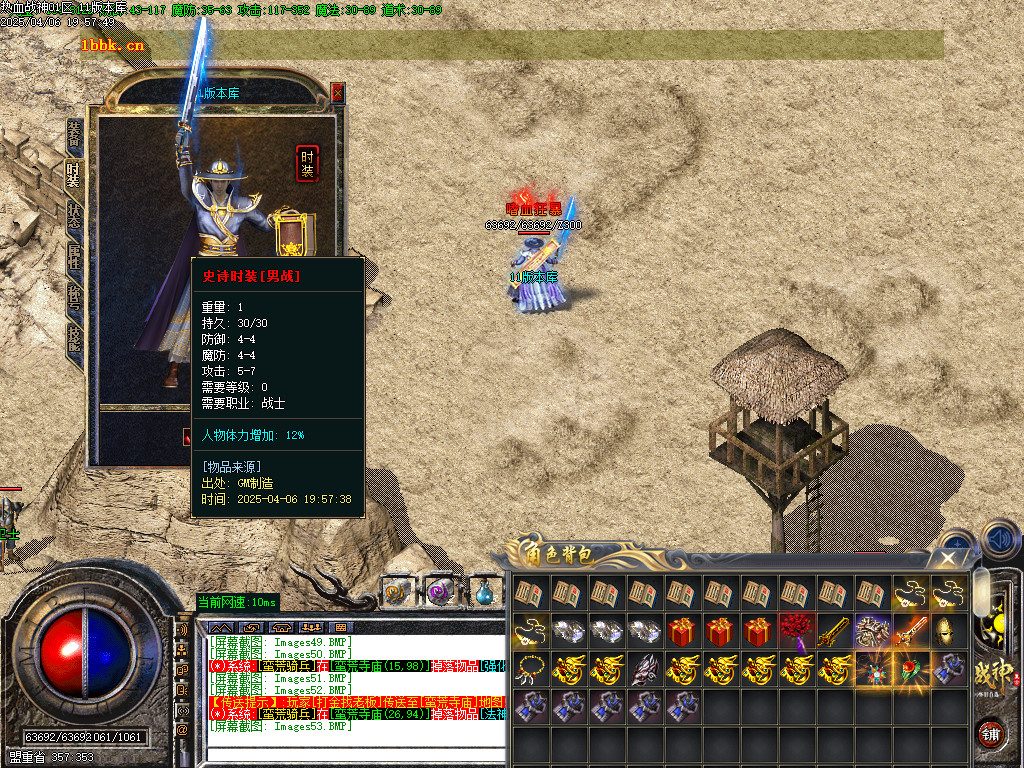Select the pearl bracelet with red tassel
This screenshot has width=1024, height=768.
pyautogui.click(x=529, y=668)
